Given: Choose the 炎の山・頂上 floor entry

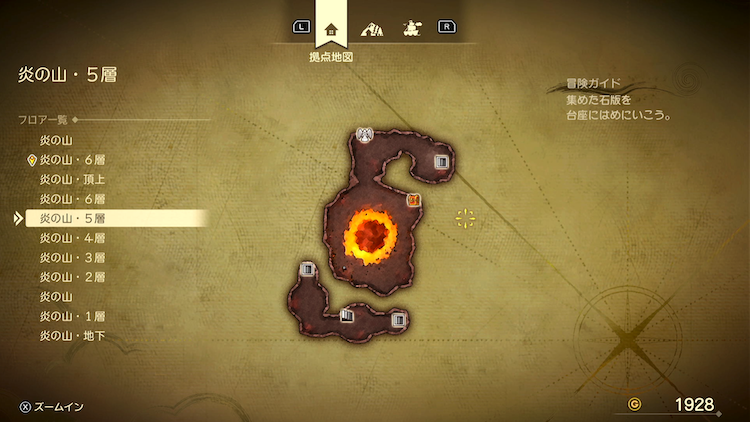Looking at the screenshot, I should (x=72, y=179).
